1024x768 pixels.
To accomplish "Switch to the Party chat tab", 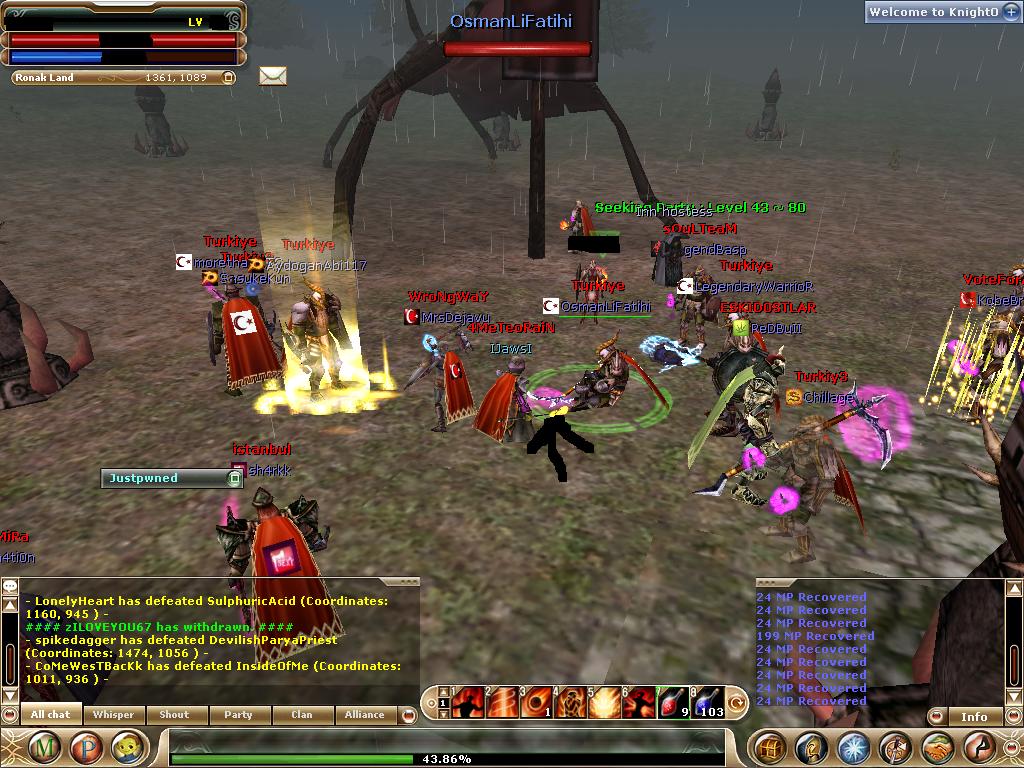I will 238,715.
